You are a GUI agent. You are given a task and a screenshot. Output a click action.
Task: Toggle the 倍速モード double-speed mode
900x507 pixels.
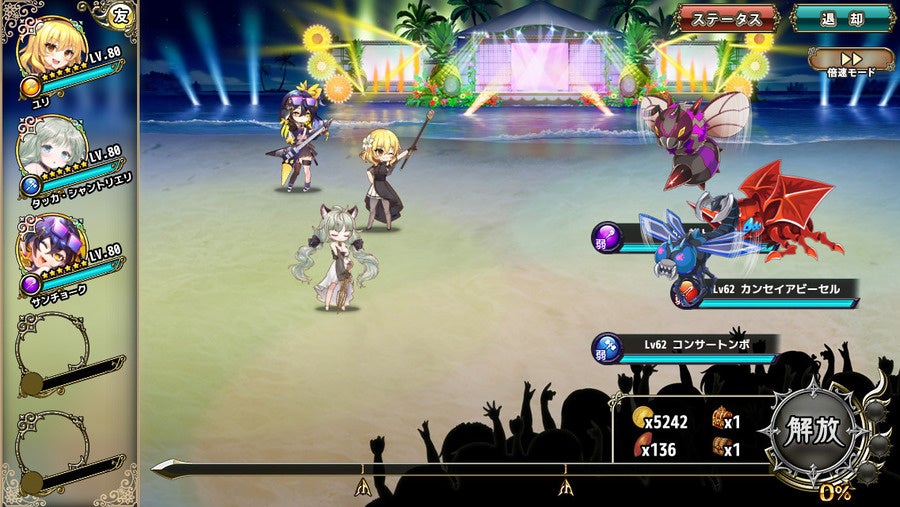850,60
